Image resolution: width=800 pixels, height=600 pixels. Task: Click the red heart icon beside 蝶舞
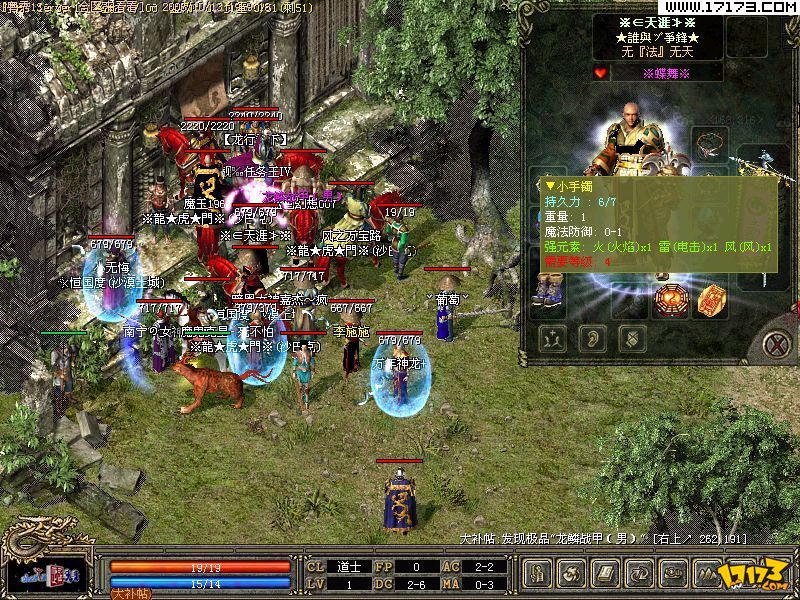(601, 73)
